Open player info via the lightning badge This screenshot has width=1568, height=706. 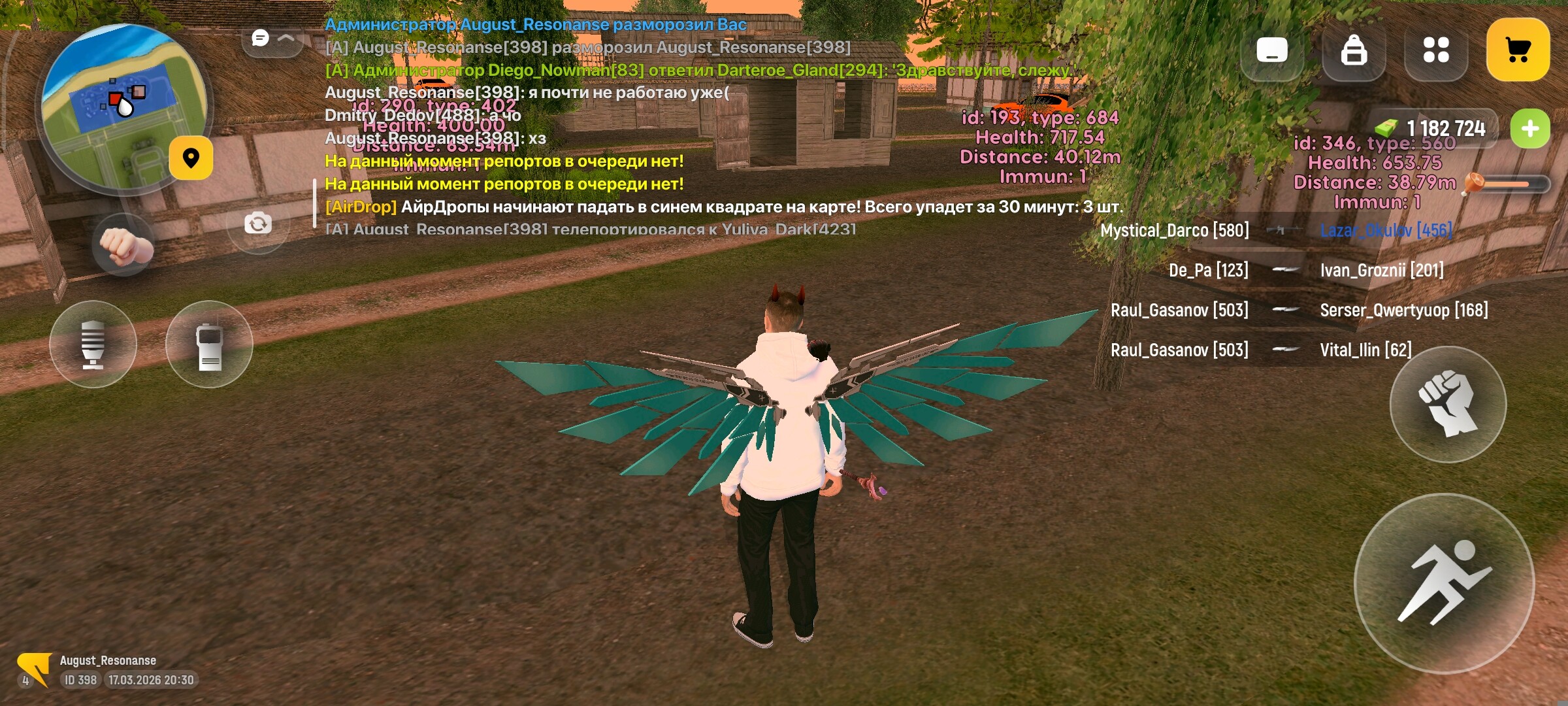coord(36,668)
